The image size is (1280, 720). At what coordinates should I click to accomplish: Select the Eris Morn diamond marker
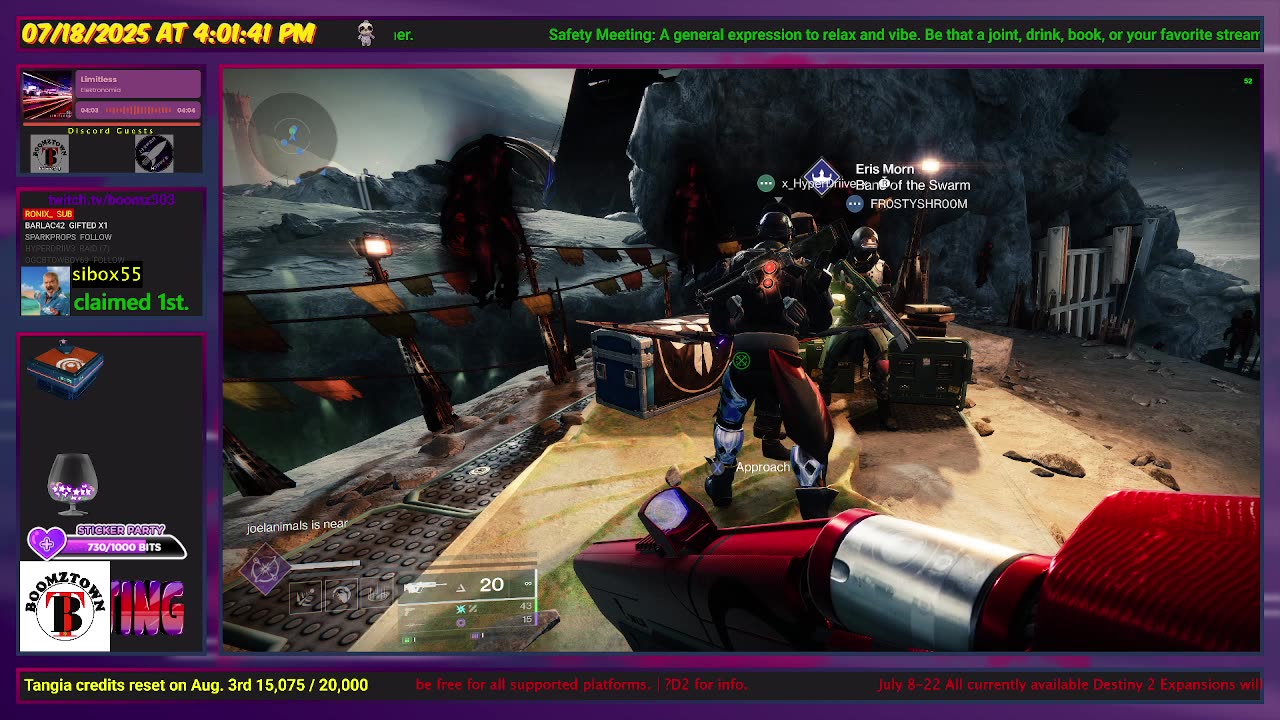pos(821,178)
